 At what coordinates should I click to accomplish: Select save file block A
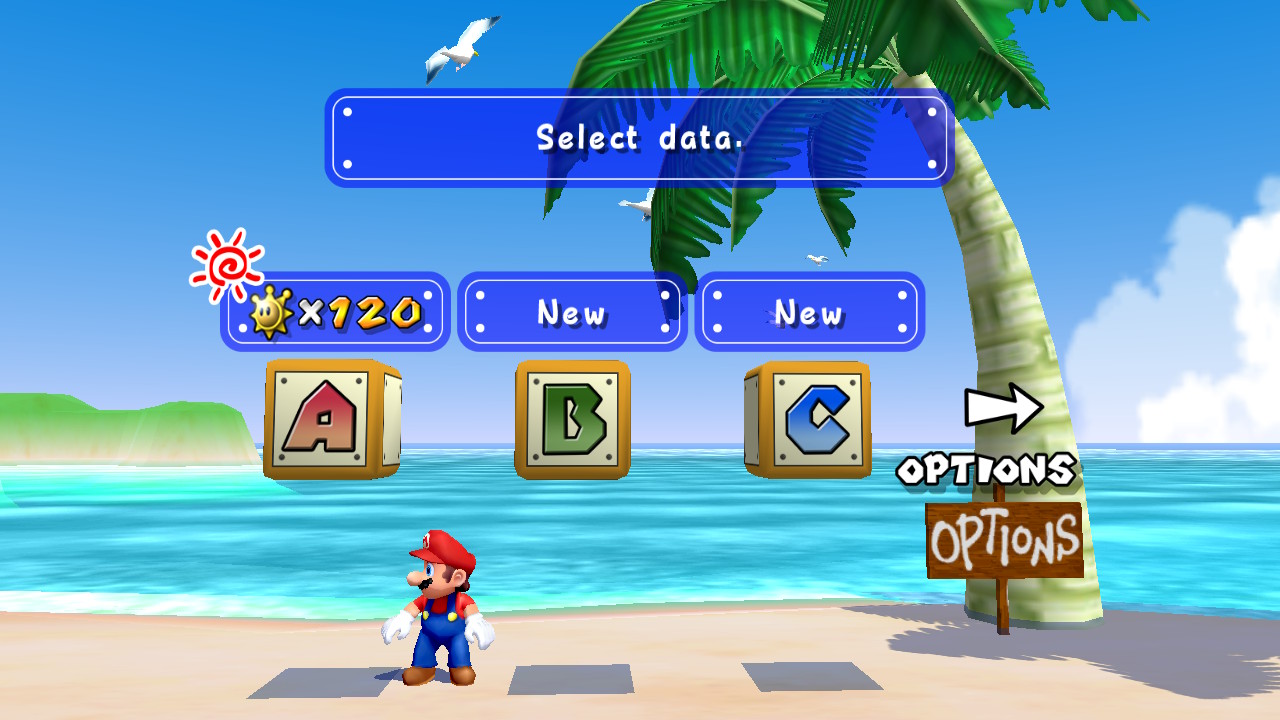(x=331, y=418)
